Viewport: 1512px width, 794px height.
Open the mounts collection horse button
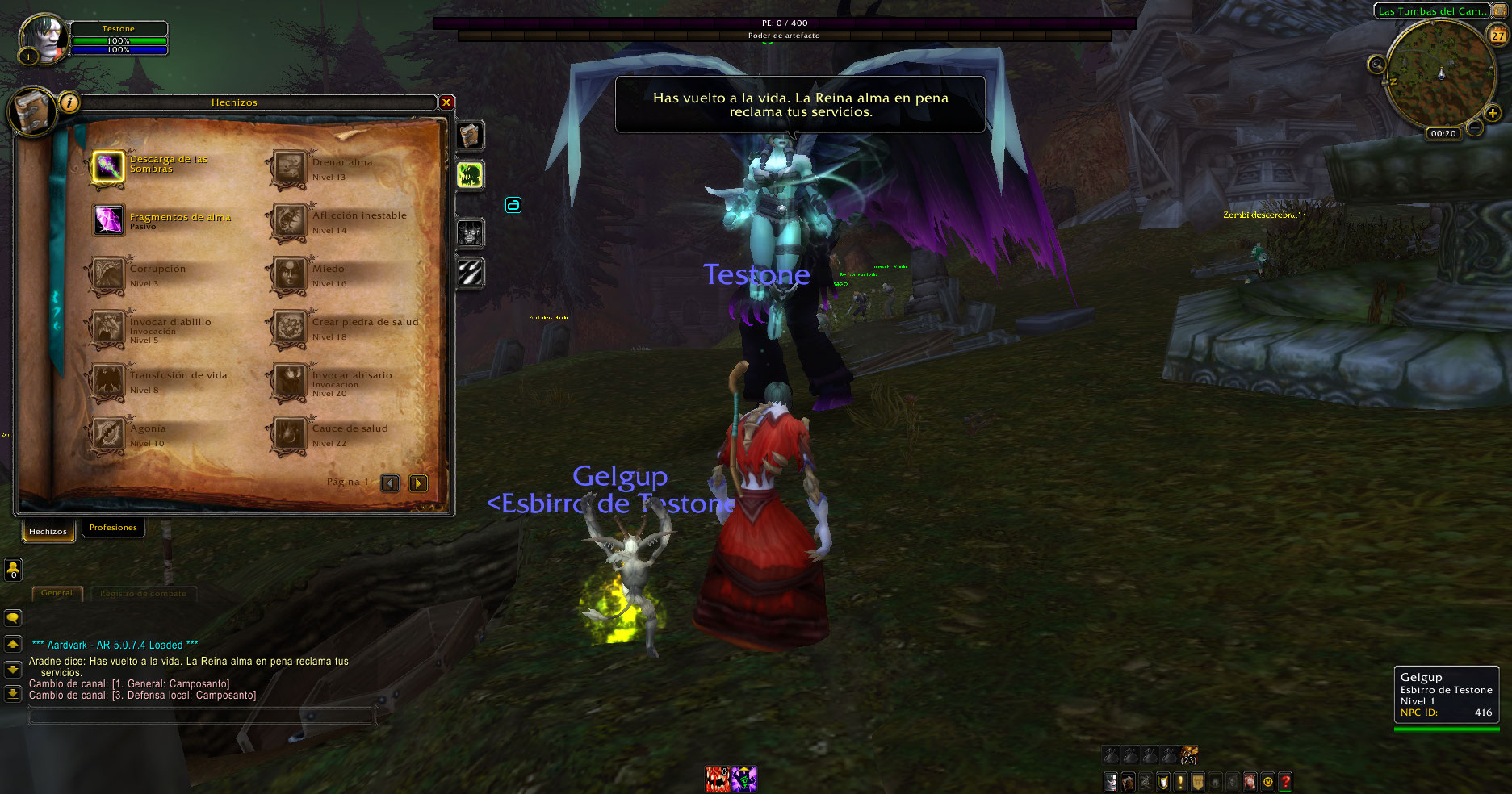point(1250,781)
